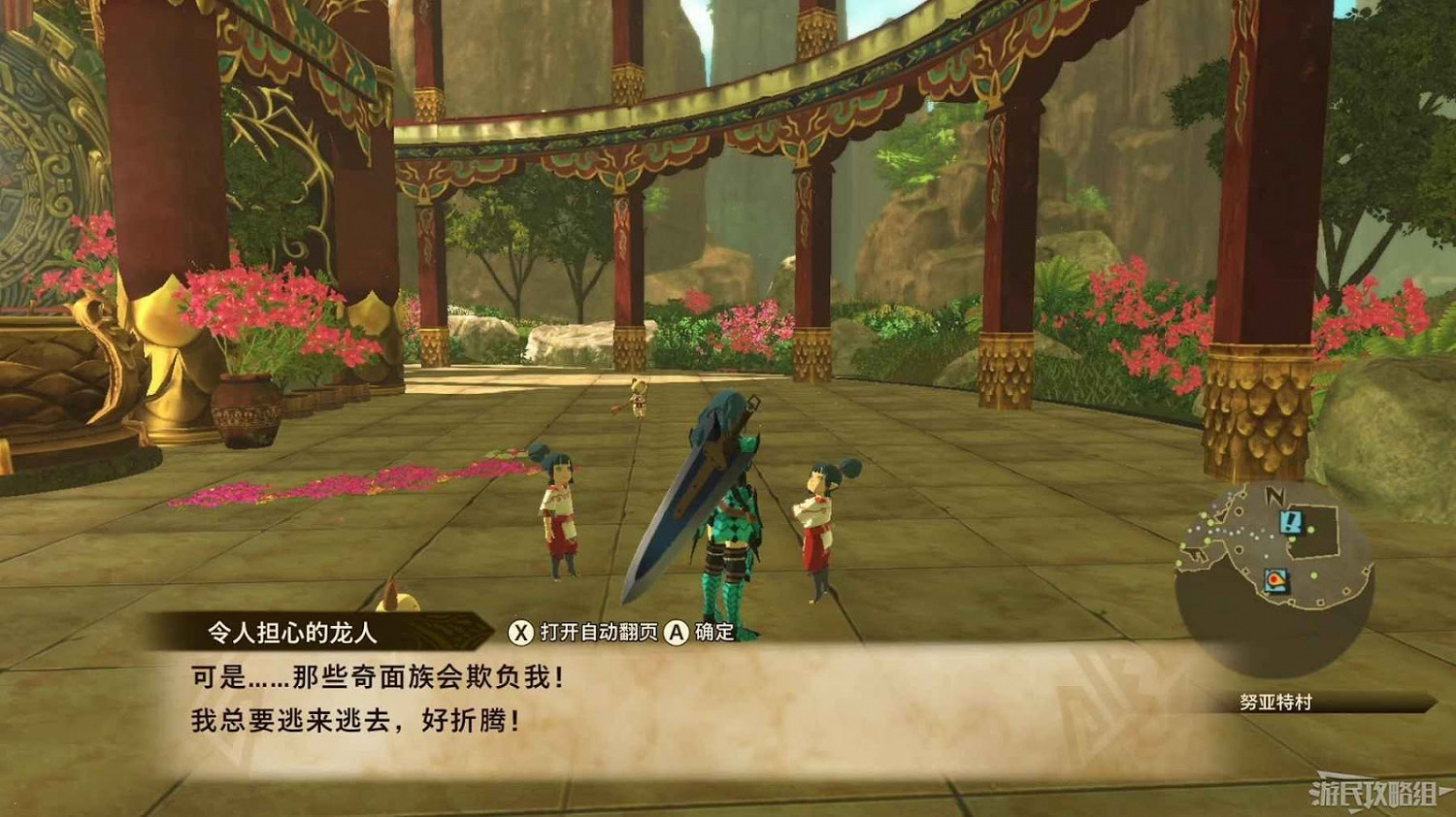Click the A button prompt icon
The image size is (1456, 817).
[676, 631]
